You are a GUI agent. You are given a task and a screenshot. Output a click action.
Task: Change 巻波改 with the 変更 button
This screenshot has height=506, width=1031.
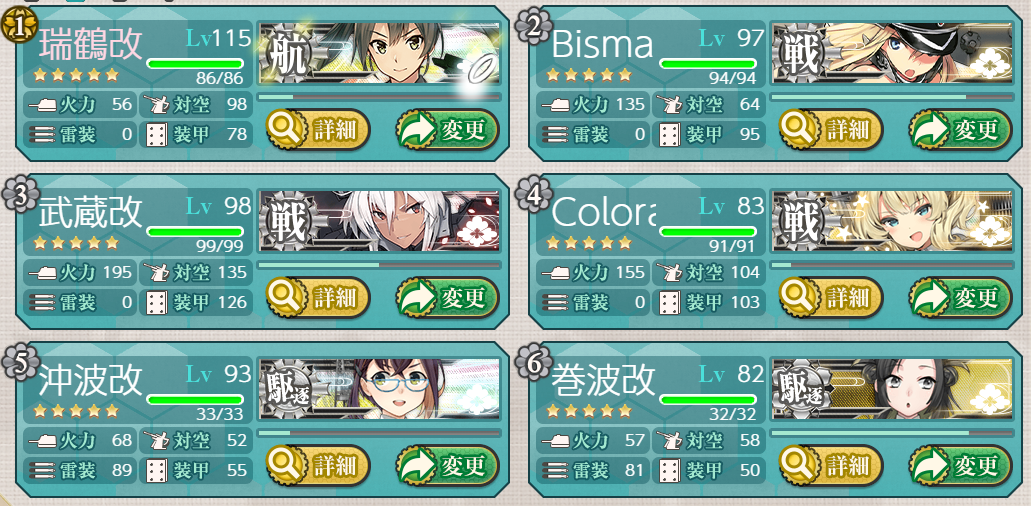(x=960, y=466)
